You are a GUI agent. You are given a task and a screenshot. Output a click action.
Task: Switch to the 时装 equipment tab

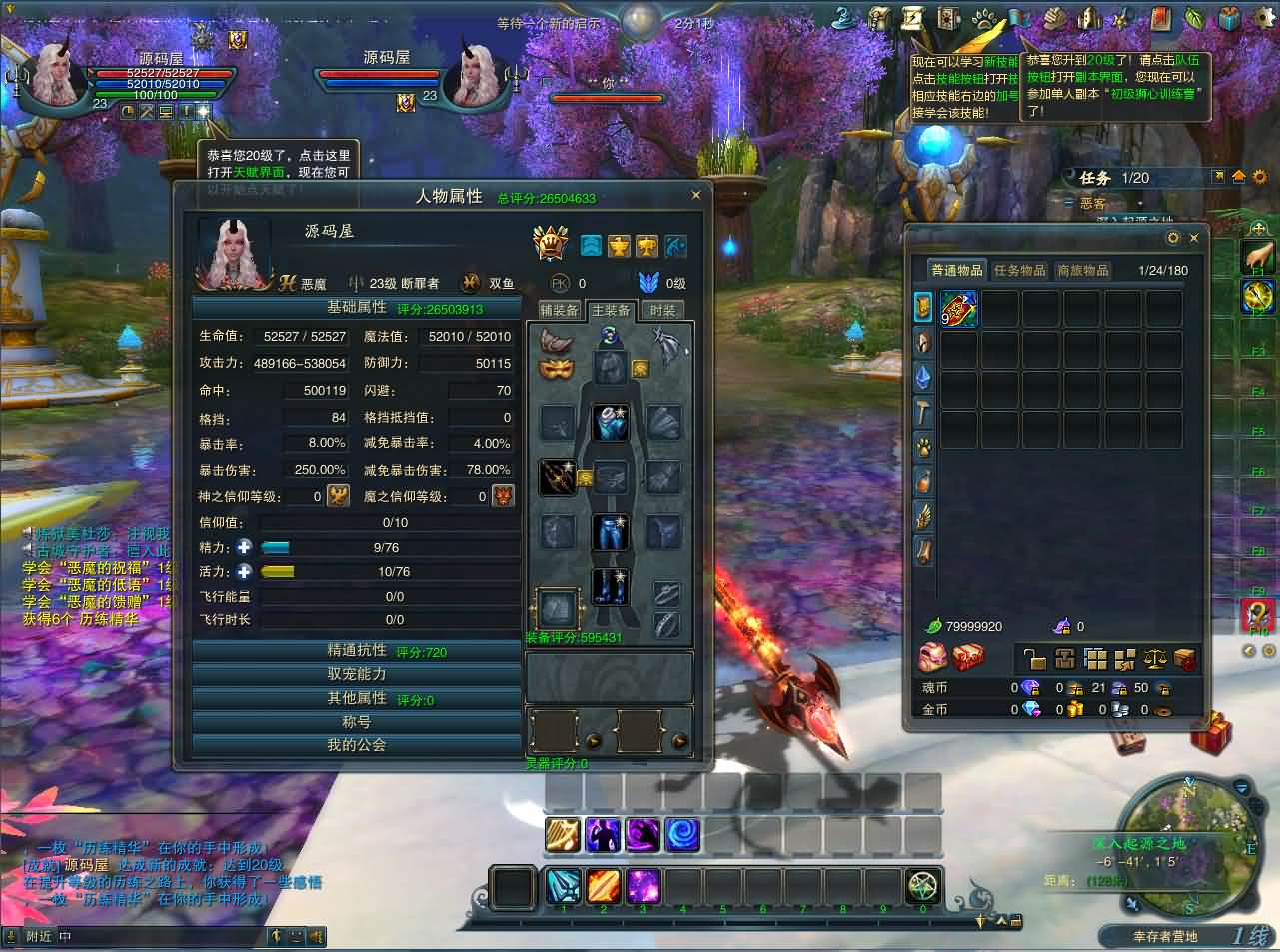pyautogui.click(x=663, y=310)
